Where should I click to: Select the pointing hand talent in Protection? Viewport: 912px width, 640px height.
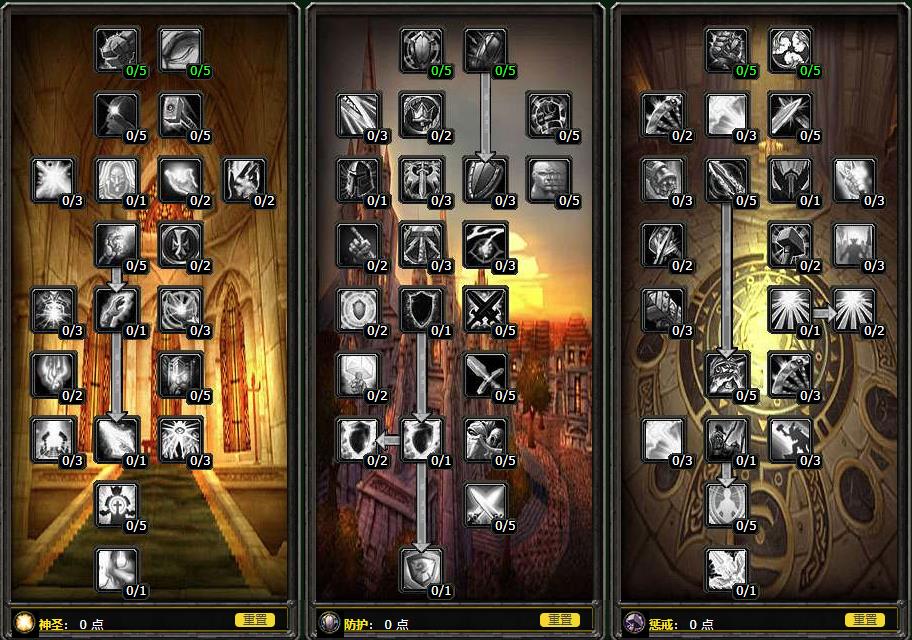click(358, 245)
